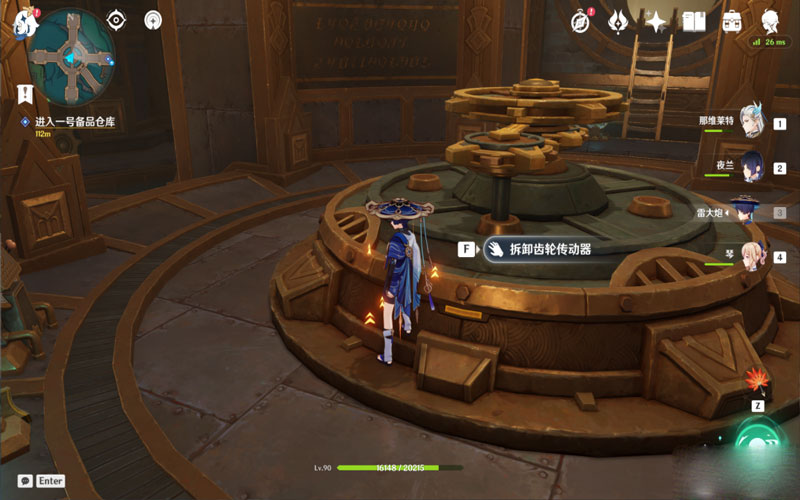
Task: Switch to party member 夜兰
Action: pyautogui.click(x=751, y=168)
